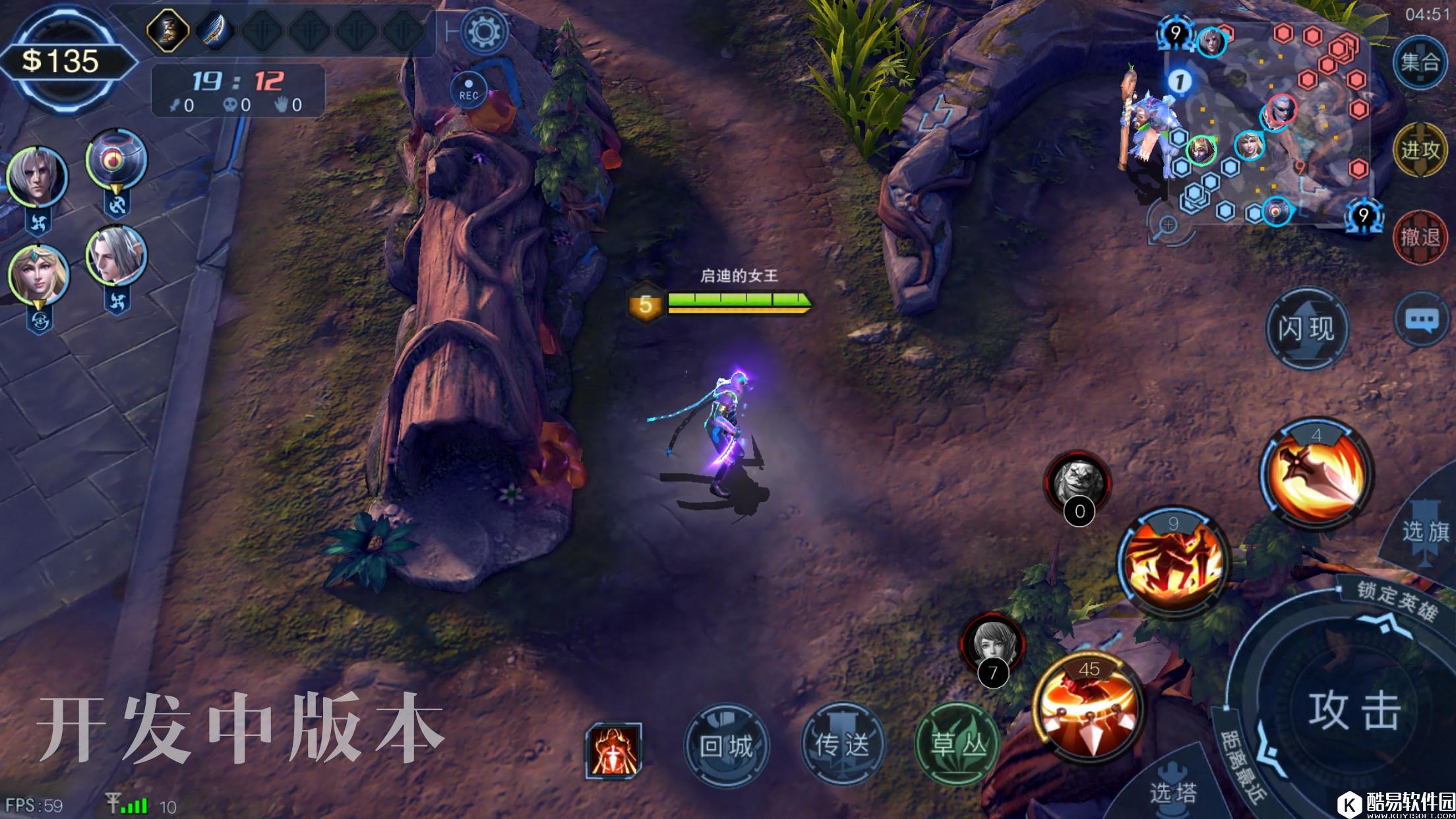Select the blonde female teammate portrait

point(38,276)
